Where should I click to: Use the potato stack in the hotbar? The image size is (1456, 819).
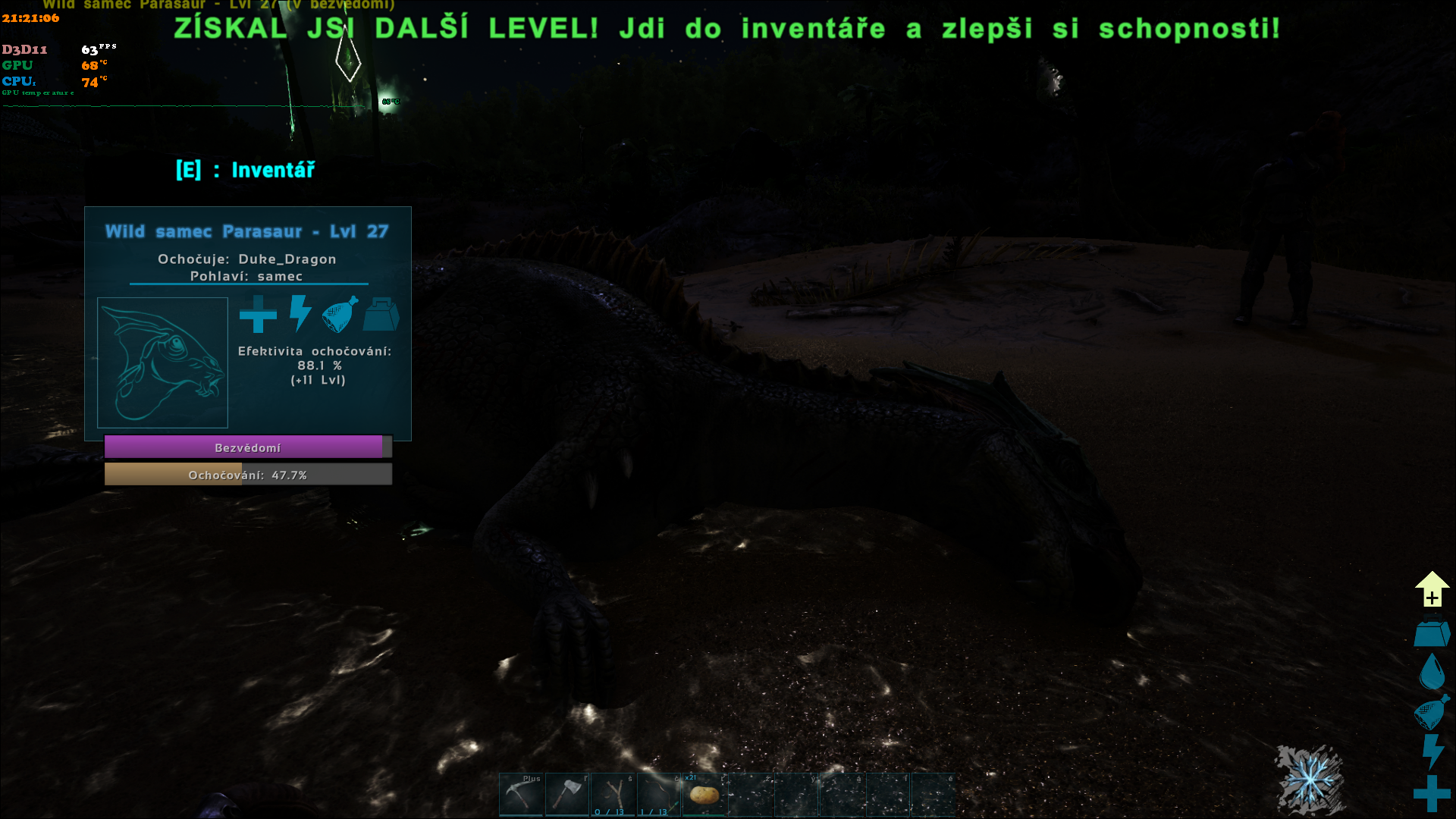point(705,794)
